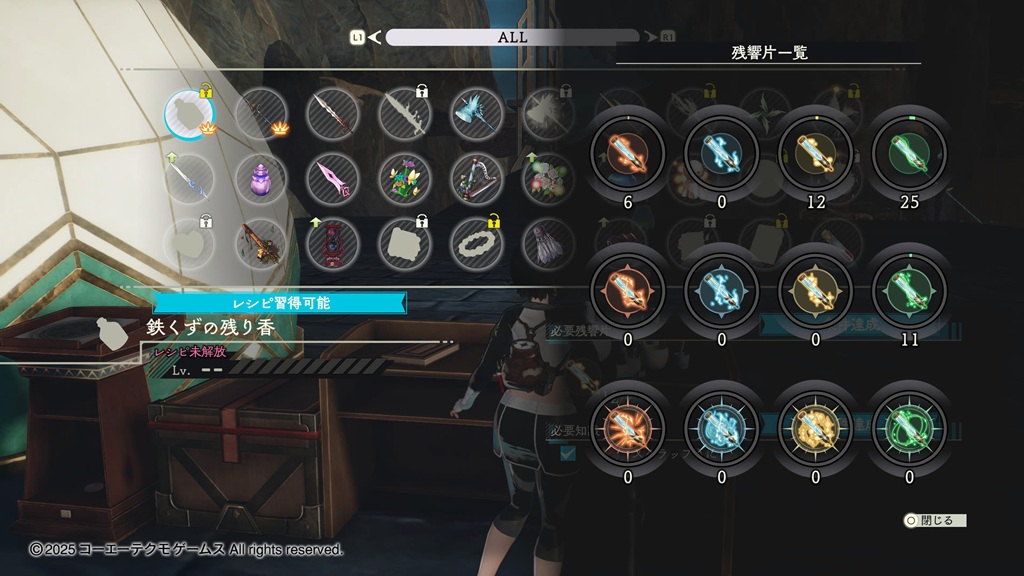
Task: Select the pink crystal blade recipe
Action: click(332, 180)
